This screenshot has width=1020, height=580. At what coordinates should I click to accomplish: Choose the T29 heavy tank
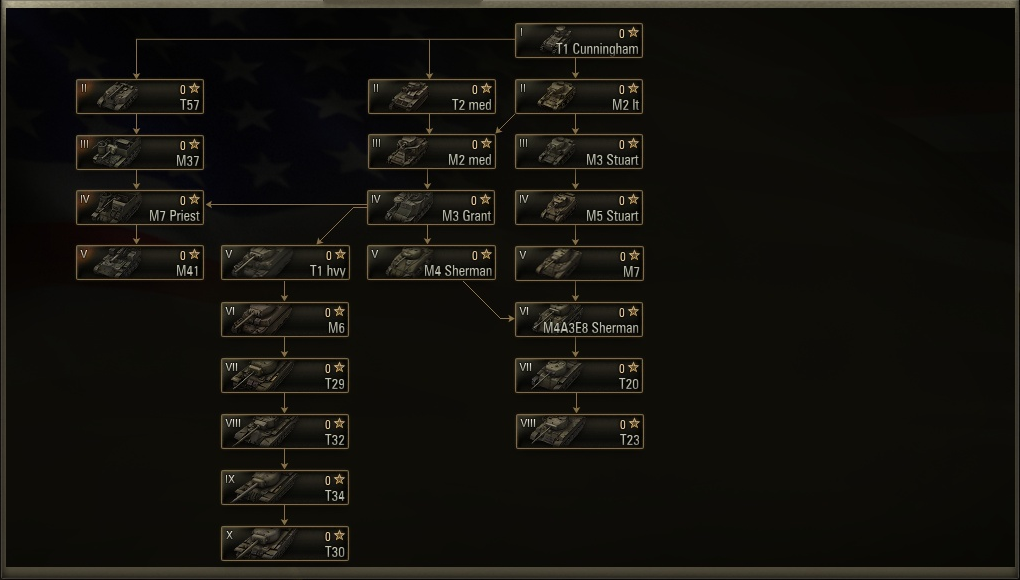coord(285,376)
